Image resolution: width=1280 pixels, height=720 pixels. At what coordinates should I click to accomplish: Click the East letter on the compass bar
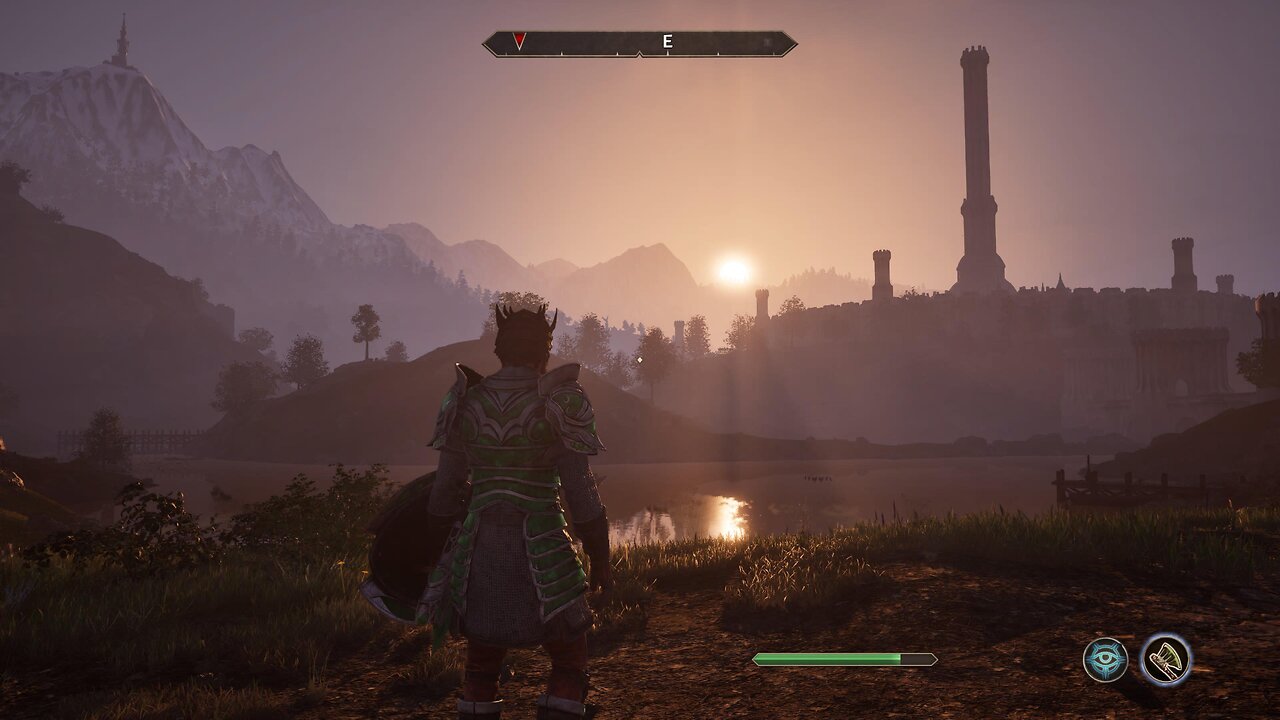coord(667,42)
